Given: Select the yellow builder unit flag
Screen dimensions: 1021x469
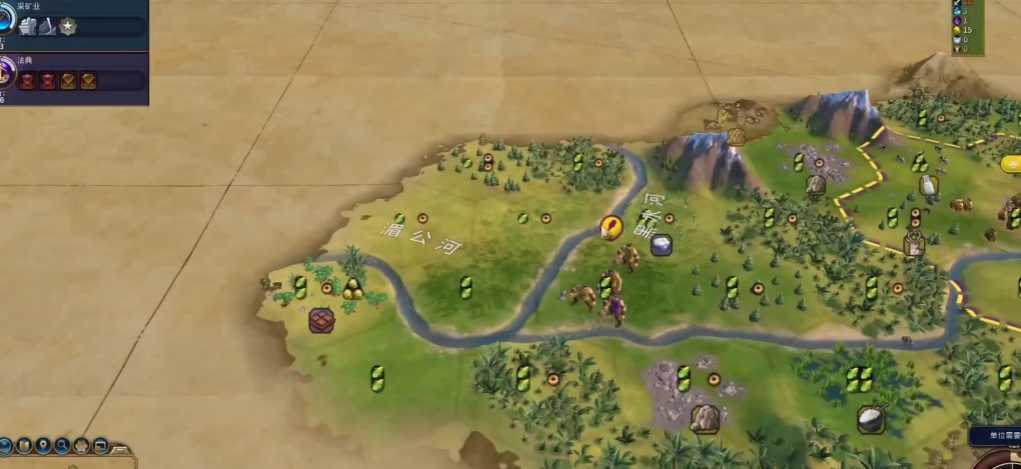Looking at the screenshot, I should click(609, 227).
